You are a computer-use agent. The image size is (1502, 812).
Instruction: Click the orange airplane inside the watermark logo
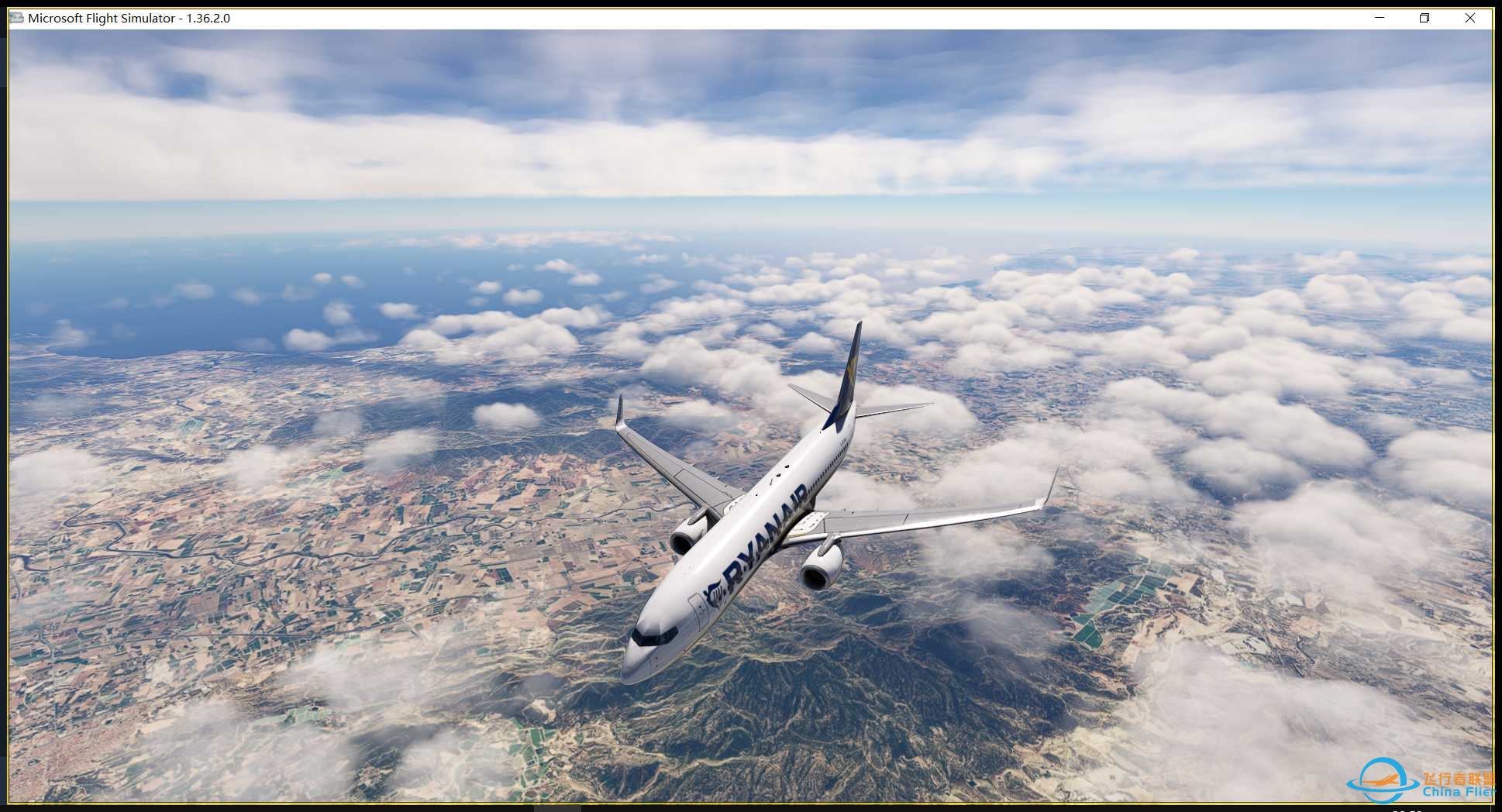1380,780
